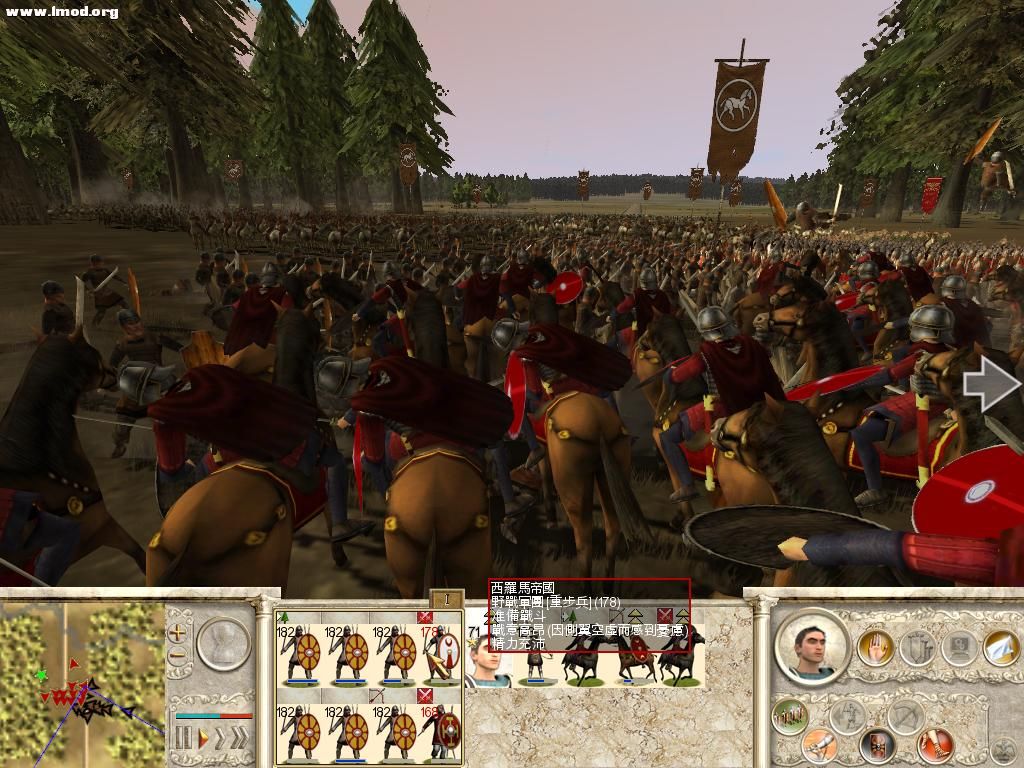Activate the war horn rally ability
Image resolution: width=1024 pixels, height=768 pixels.
(820, 743)
